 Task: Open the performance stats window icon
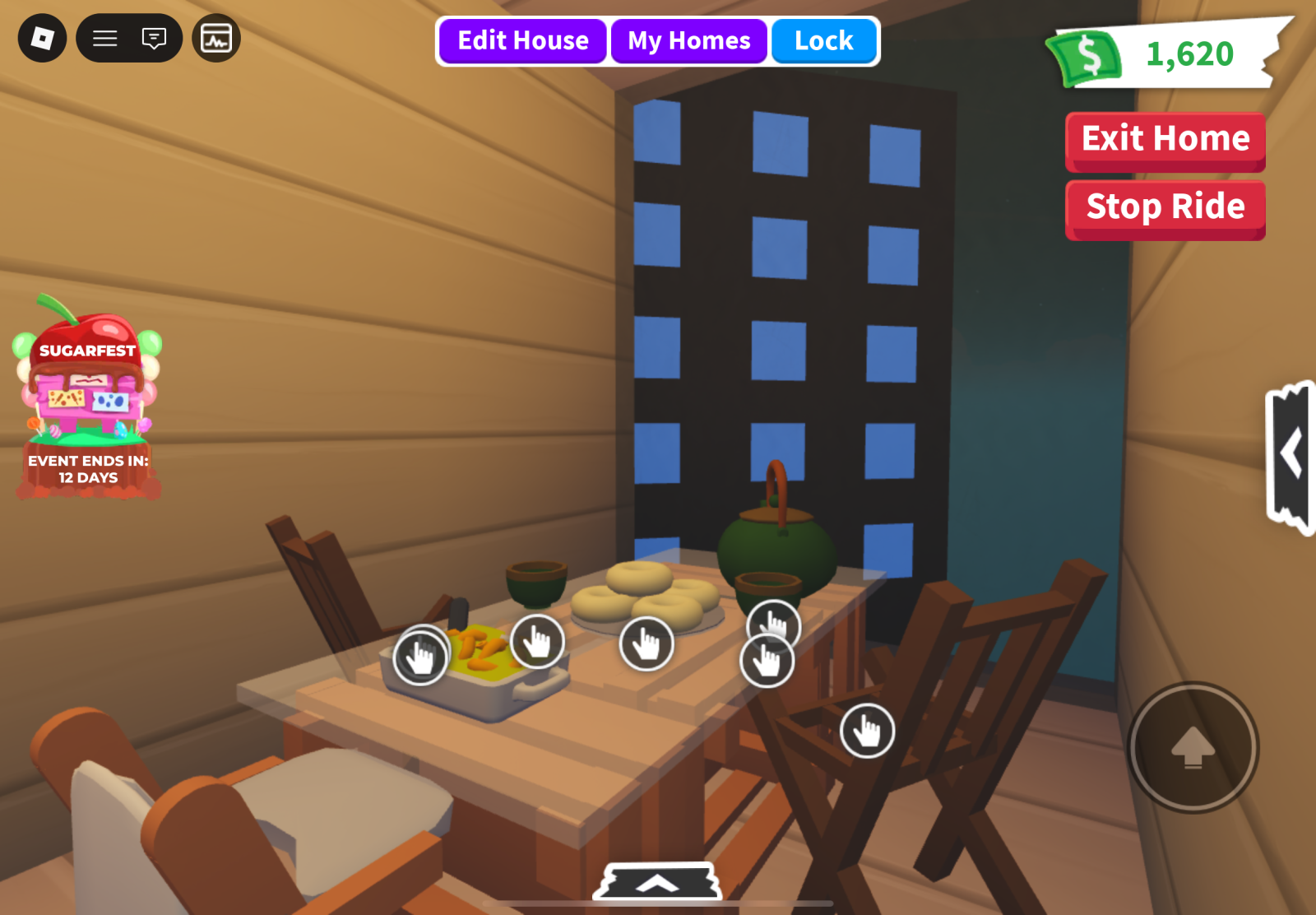coord(216,38)
